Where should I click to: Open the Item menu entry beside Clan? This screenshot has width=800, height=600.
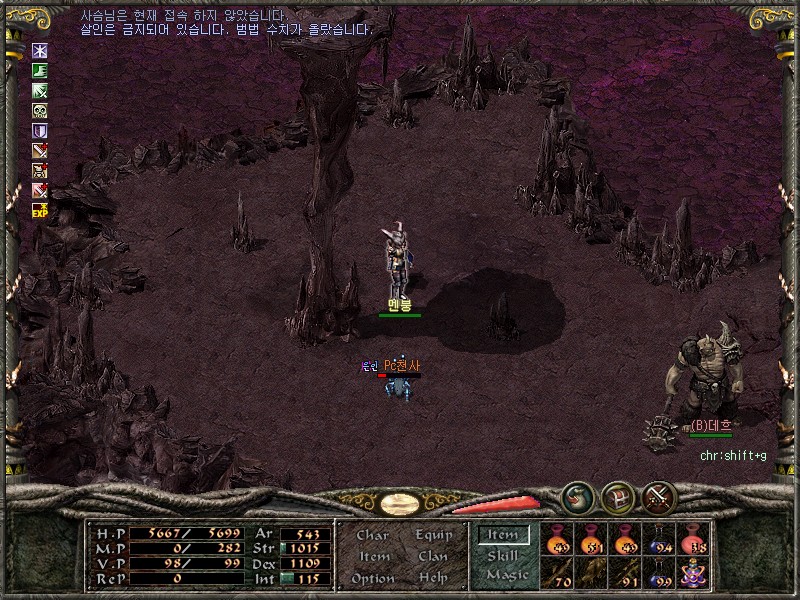click(374, 556)
